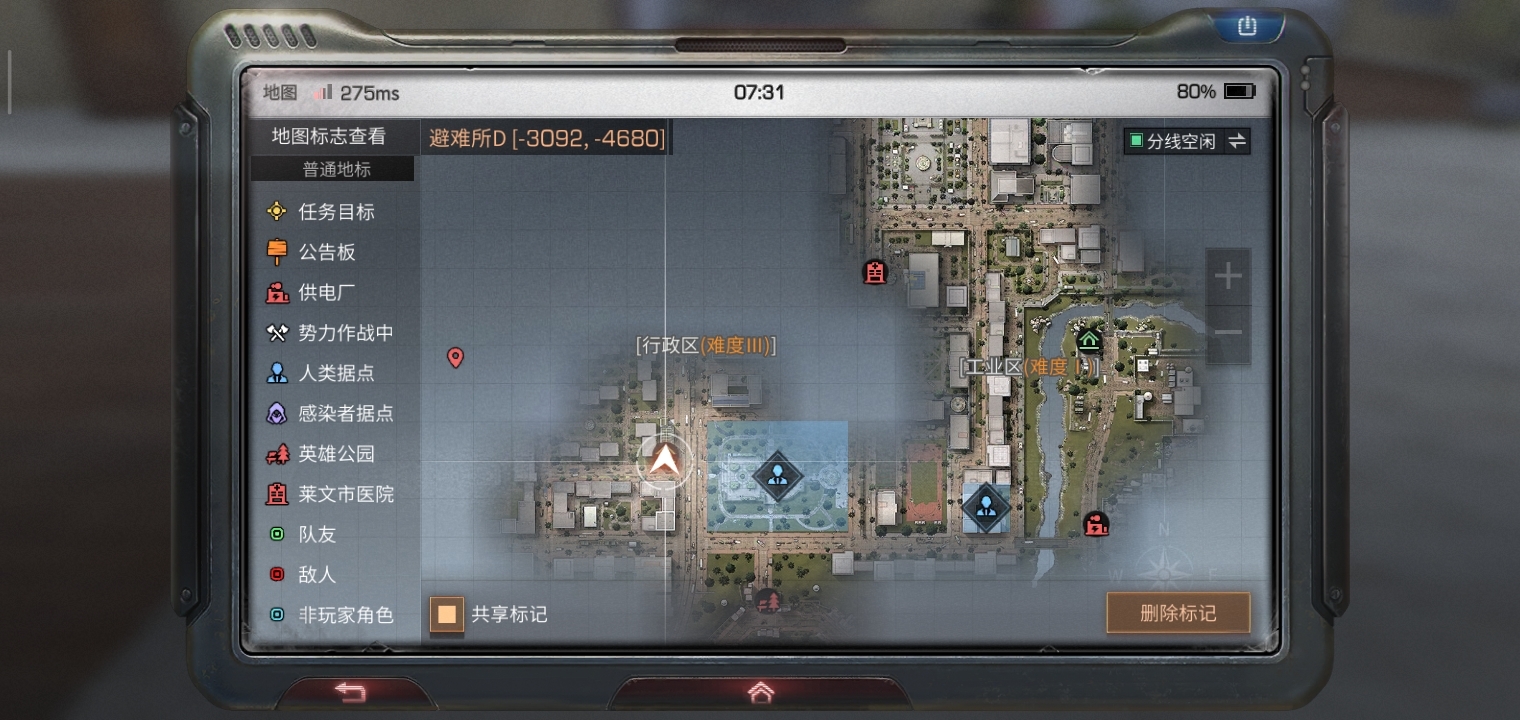Tap the blue power button
The width and height of the screenshot is (1520, 720).
tap(1246, 27)
